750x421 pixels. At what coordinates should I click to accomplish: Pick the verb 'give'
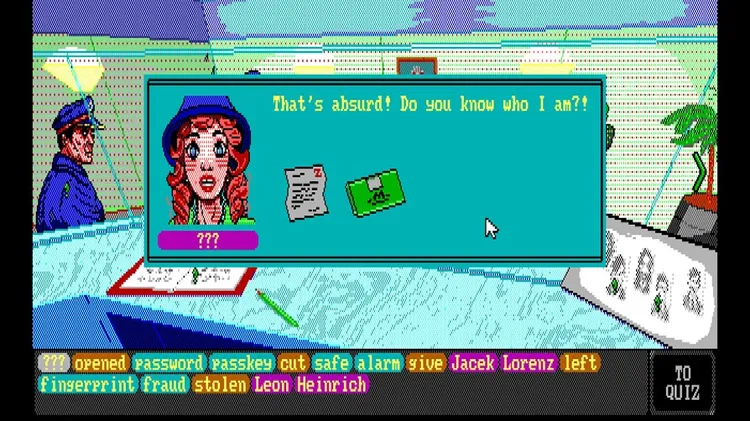click(427, 363)
